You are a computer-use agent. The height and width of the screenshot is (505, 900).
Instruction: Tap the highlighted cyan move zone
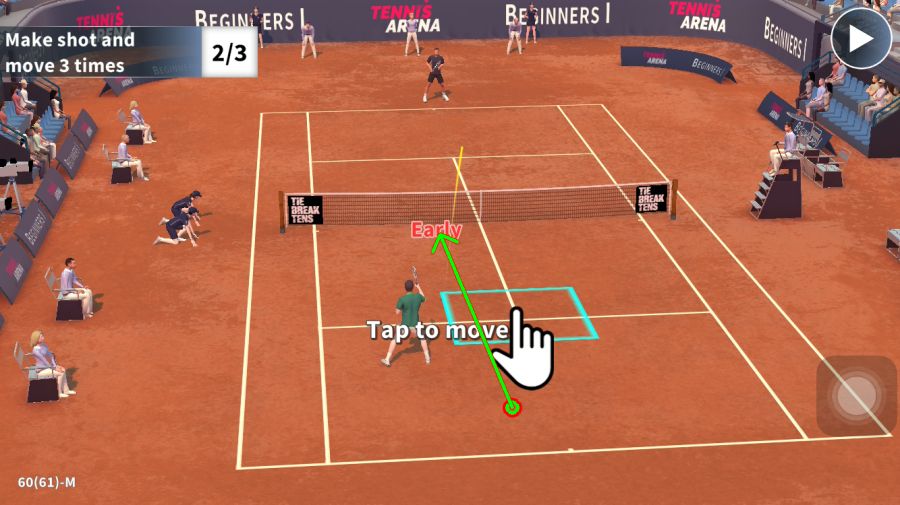[x=518, y=315]
